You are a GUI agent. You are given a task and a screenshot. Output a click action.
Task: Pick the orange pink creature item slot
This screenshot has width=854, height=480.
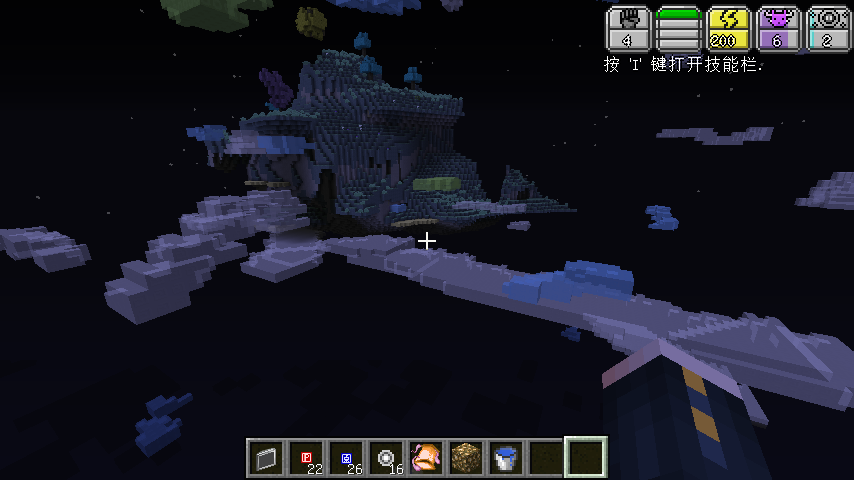coord(426,458)
